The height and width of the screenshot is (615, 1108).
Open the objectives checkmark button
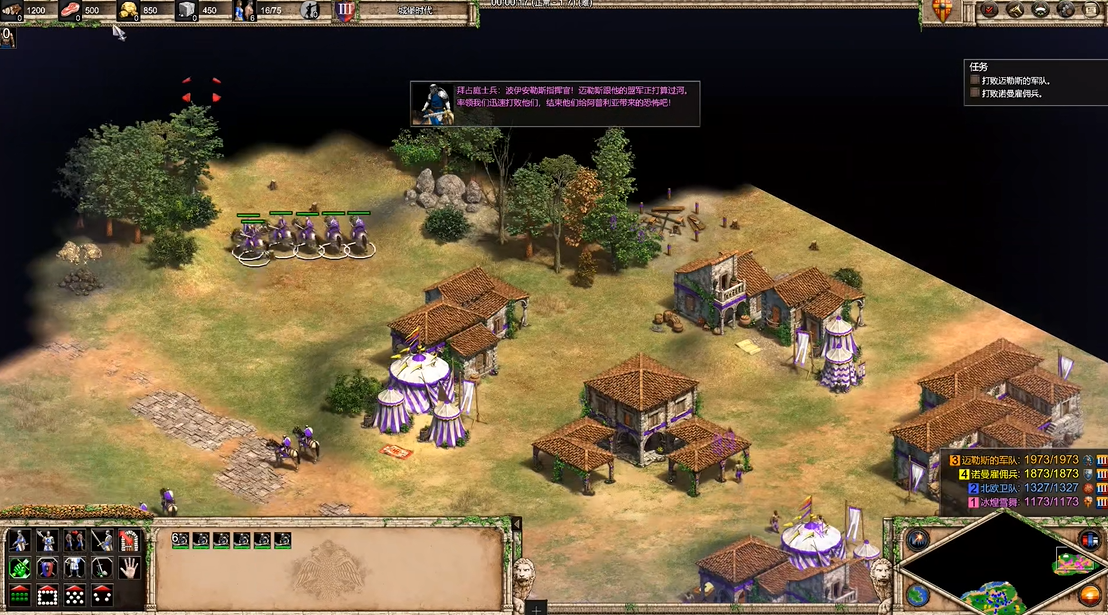(x=987, y=10)
